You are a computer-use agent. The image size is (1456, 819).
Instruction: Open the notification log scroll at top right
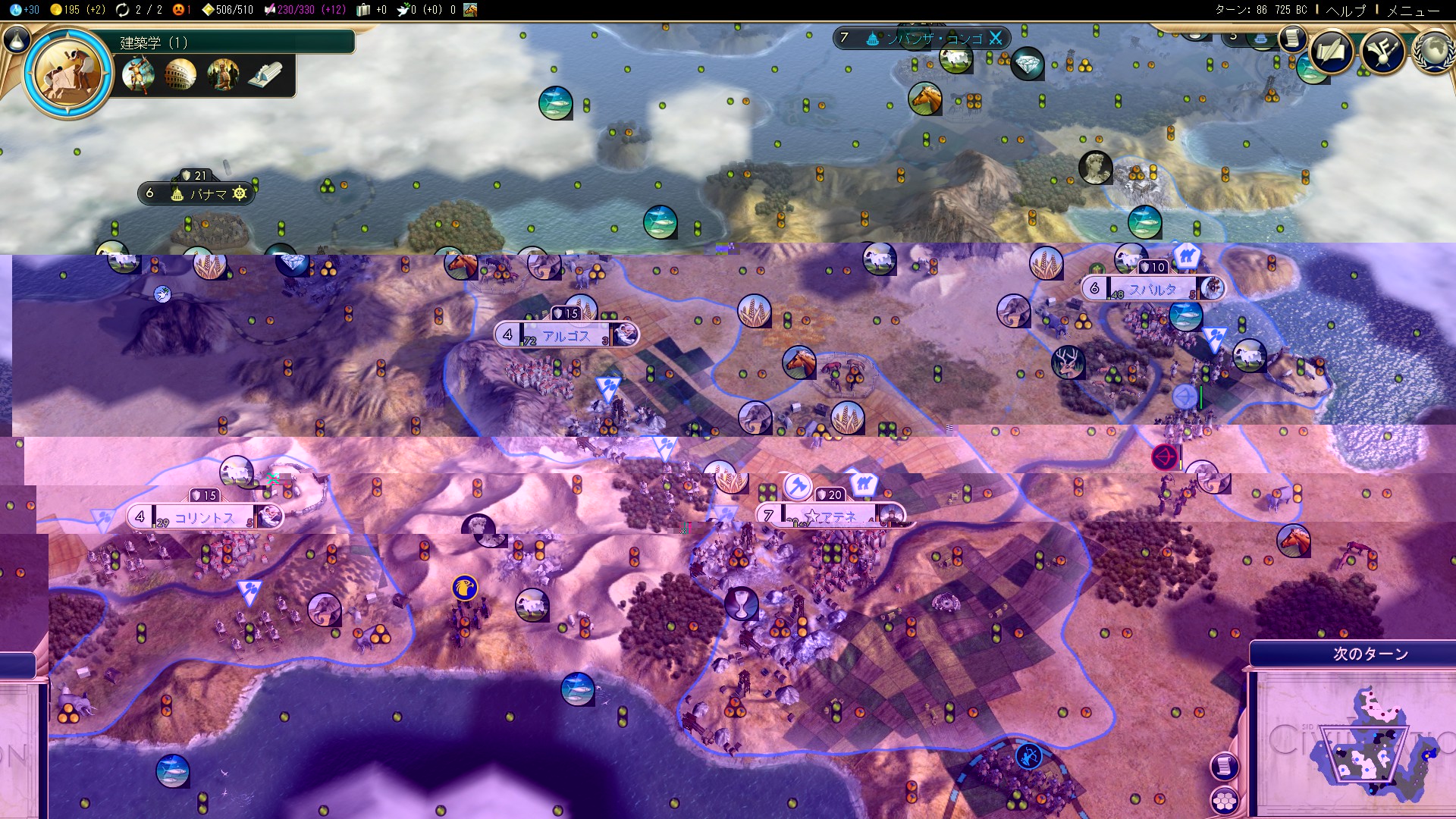1291,38
